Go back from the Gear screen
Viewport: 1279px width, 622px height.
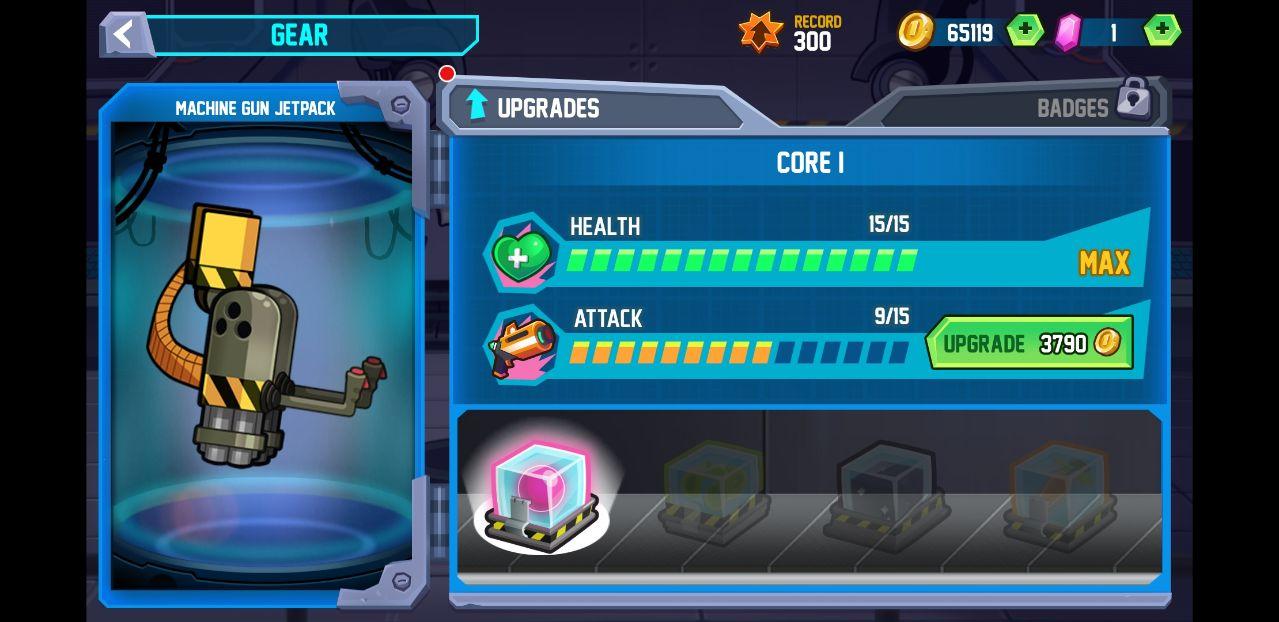(x=124, y=34)
